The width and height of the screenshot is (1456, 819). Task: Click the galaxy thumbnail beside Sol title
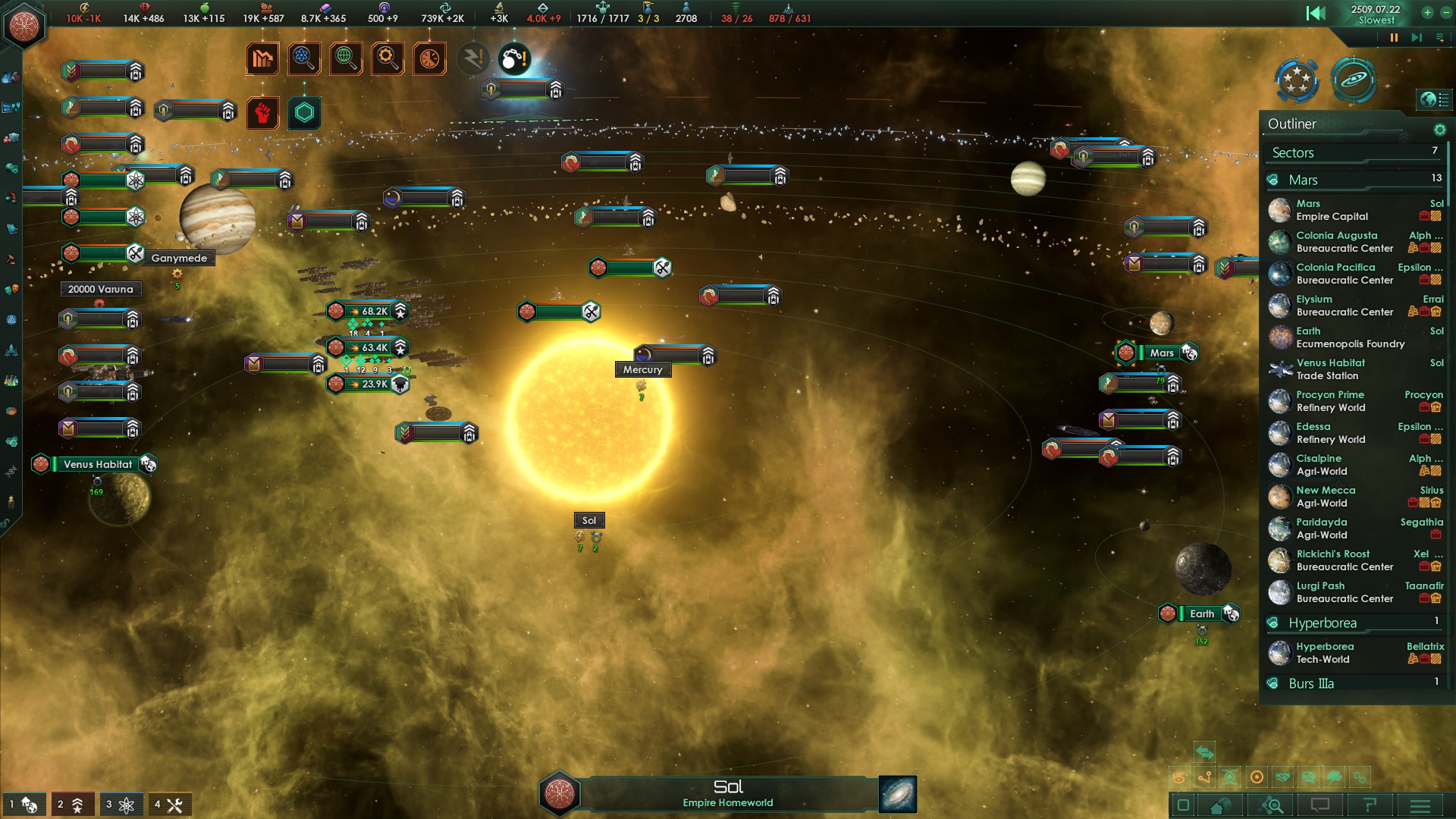(898, 794)
